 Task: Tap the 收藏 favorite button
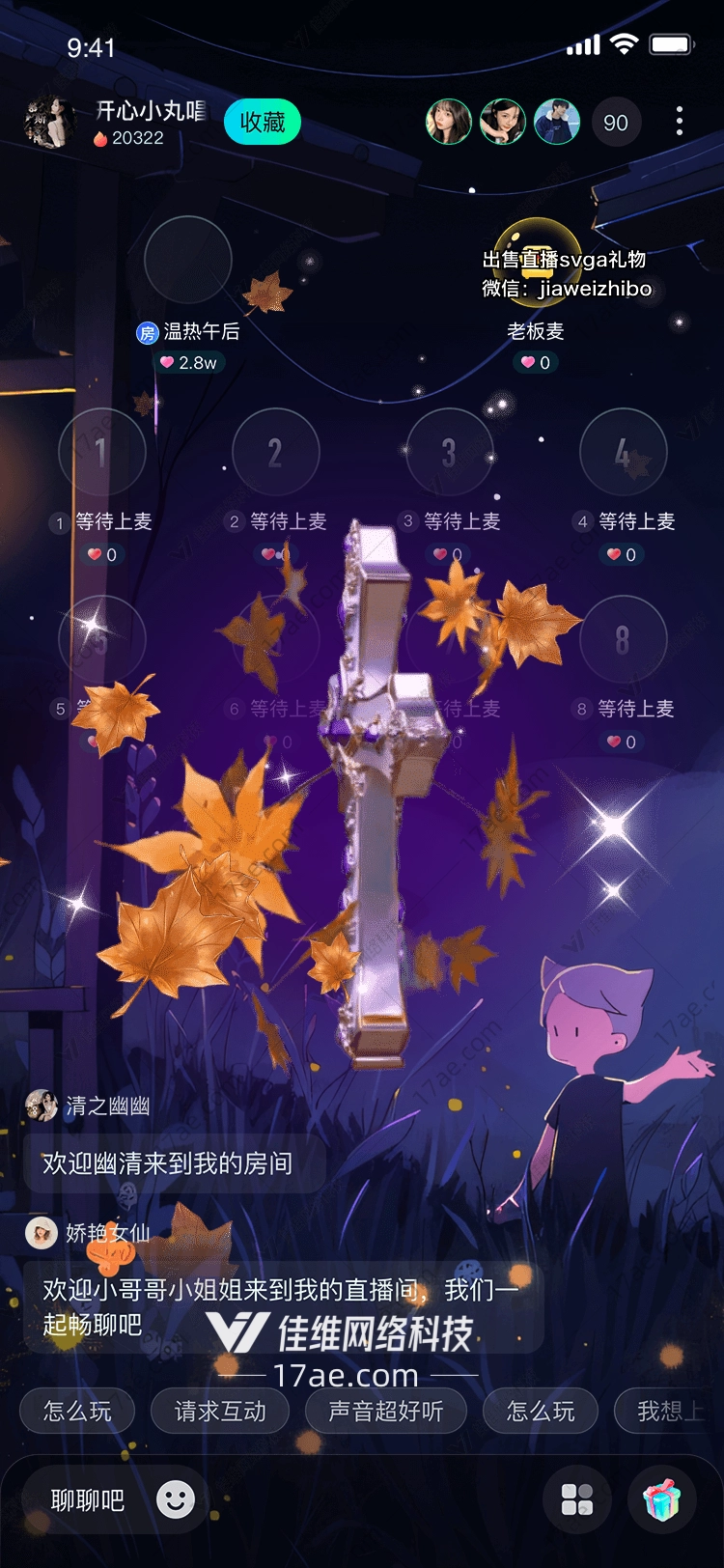tap(262, 123)
